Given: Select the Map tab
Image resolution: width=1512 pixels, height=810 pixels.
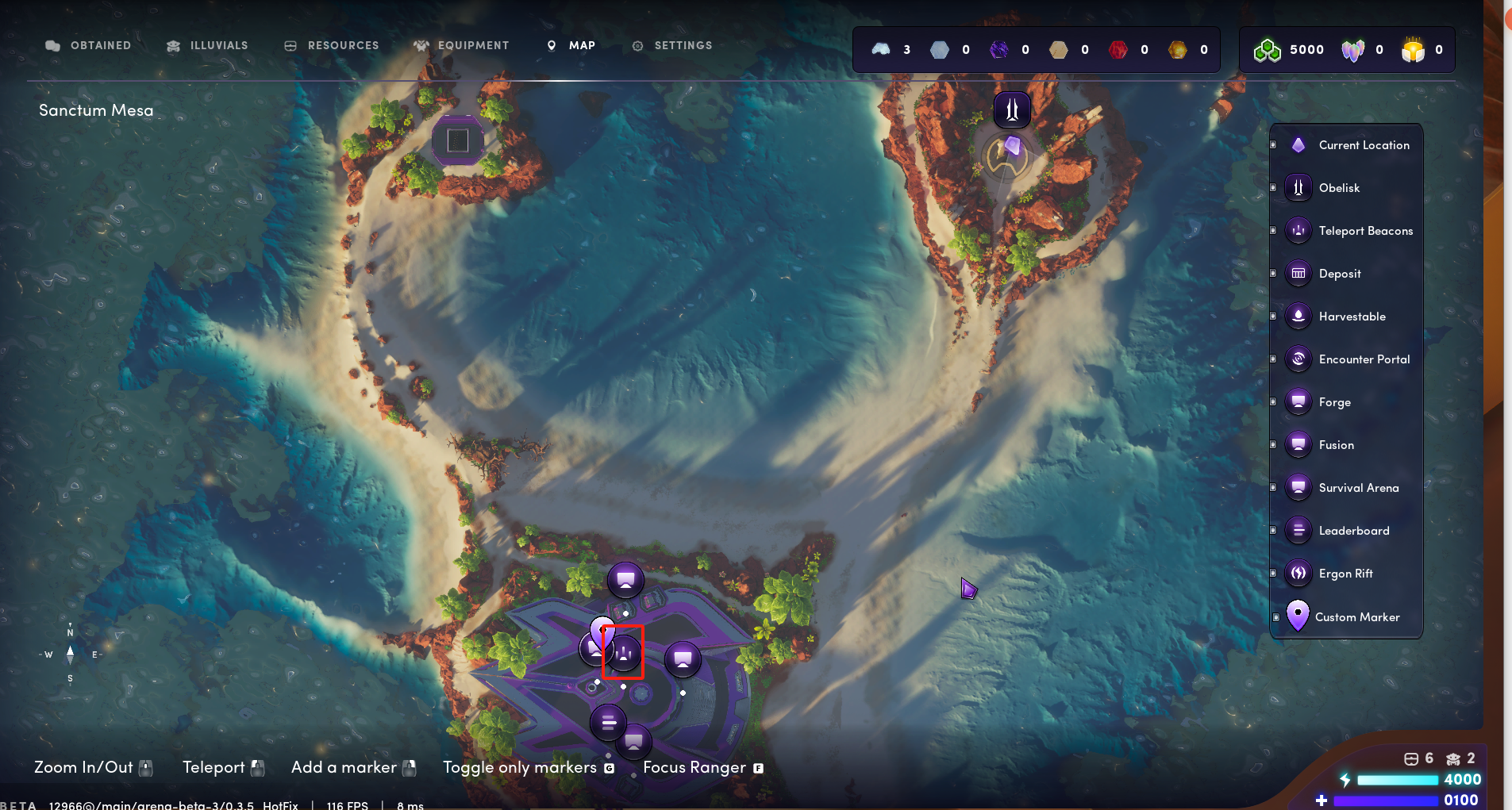Looking at the screenshot, I should [x=571, y=46].
